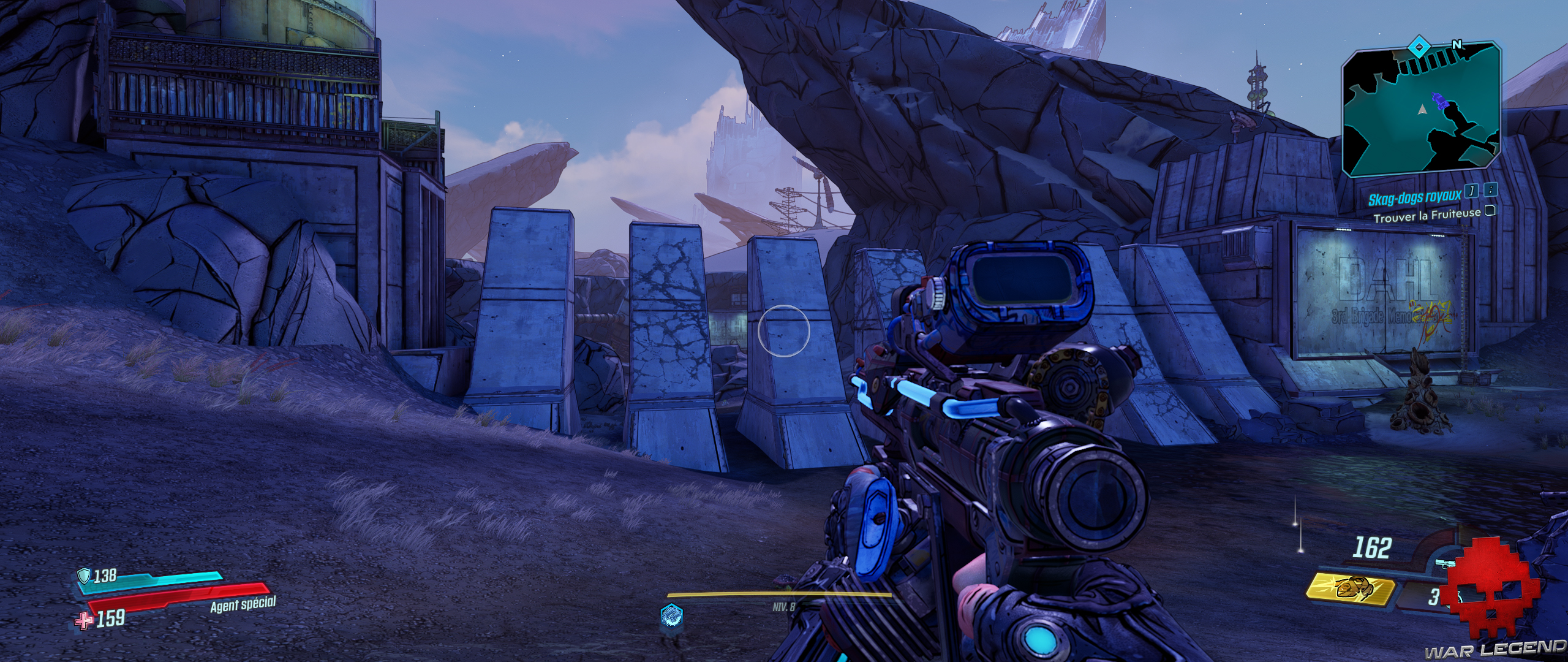Select the golden keys currency icon
Viewport: 1568px width, 662px height.
pos(1352,590)
